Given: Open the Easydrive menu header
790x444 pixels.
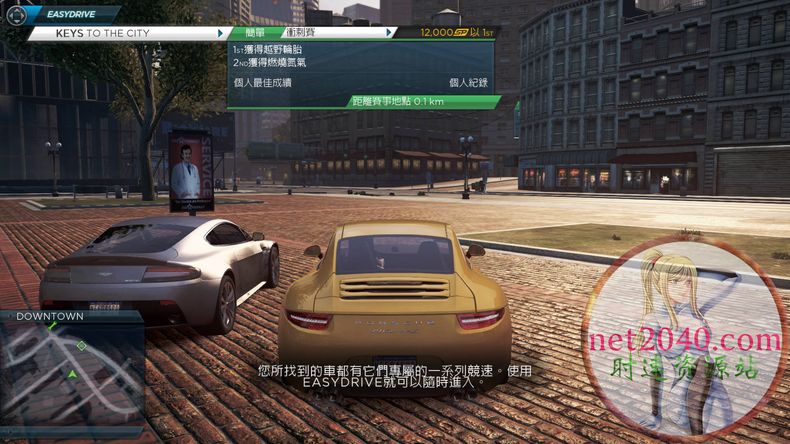Looking at the screenshot, I should 70,15.
